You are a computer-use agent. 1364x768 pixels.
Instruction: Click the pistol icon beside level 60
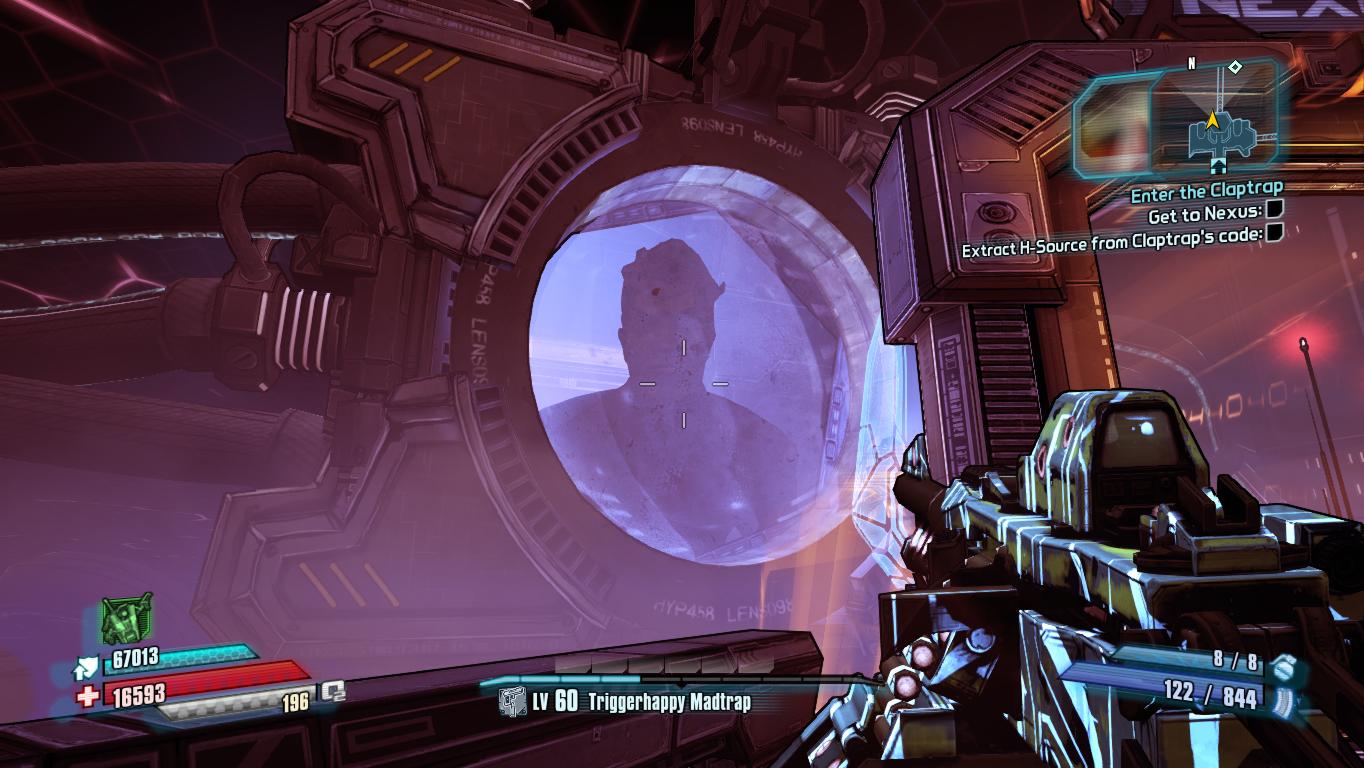512,702
